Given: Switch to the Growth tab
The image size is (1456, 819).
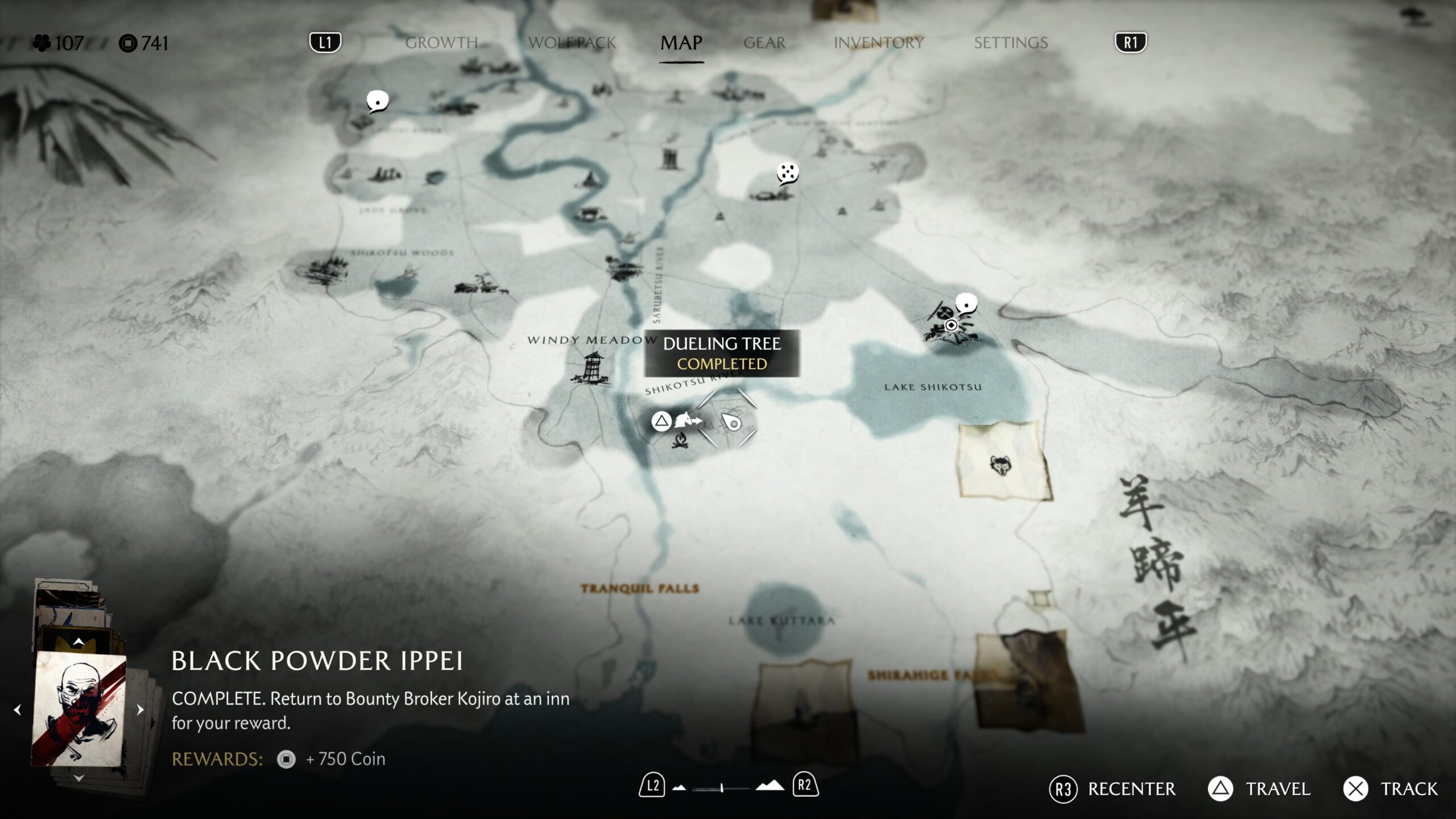Looking at the screenshot, I should [x=441, y=43].
